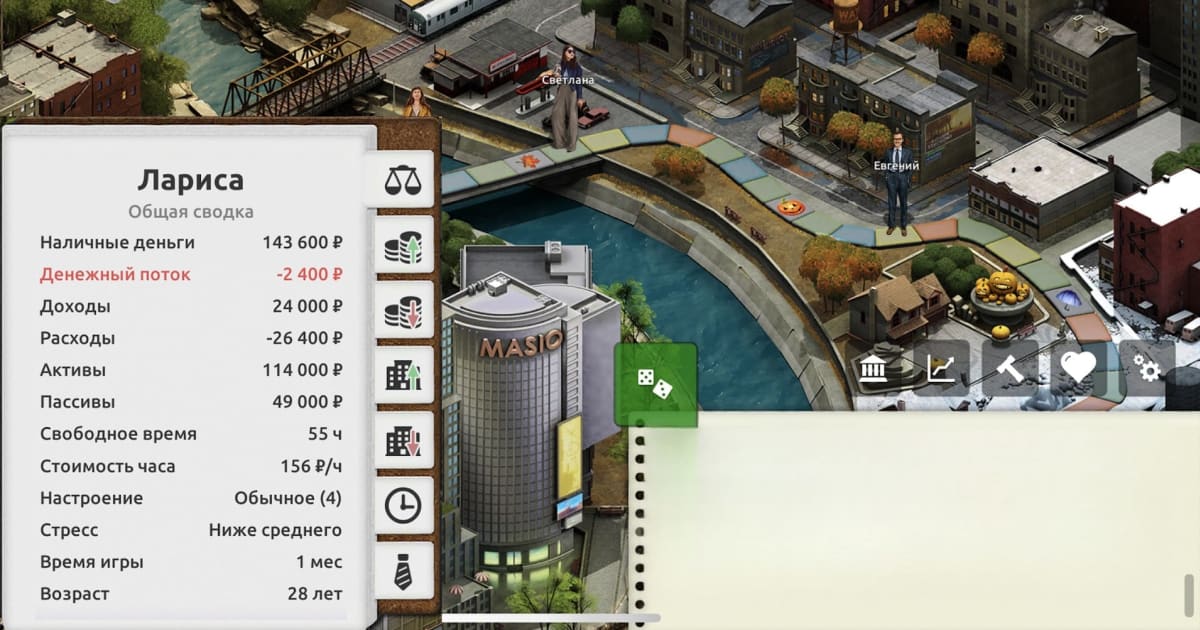Open the balance scales summary tab
This screenshot has height=630, width=1200.
coord(403,181)
